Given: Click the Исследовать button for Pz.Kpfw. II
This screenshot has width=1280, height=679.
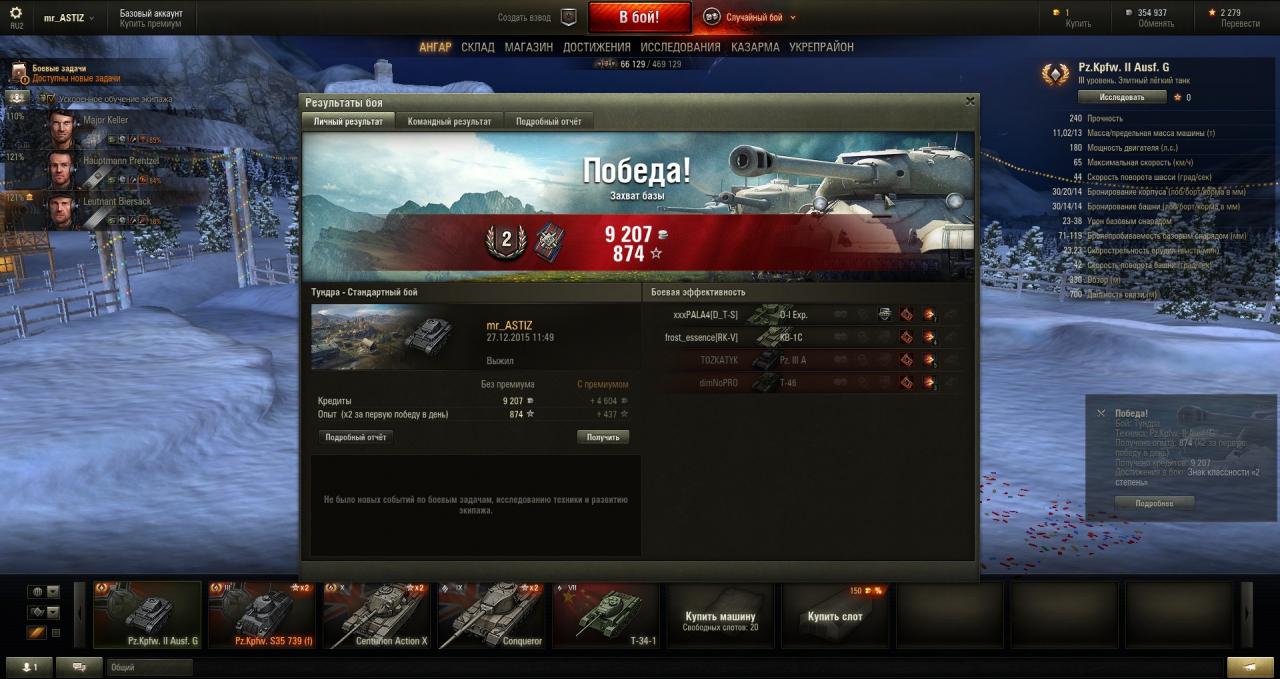Looking at the screenshot, I should coord(1122,97).
